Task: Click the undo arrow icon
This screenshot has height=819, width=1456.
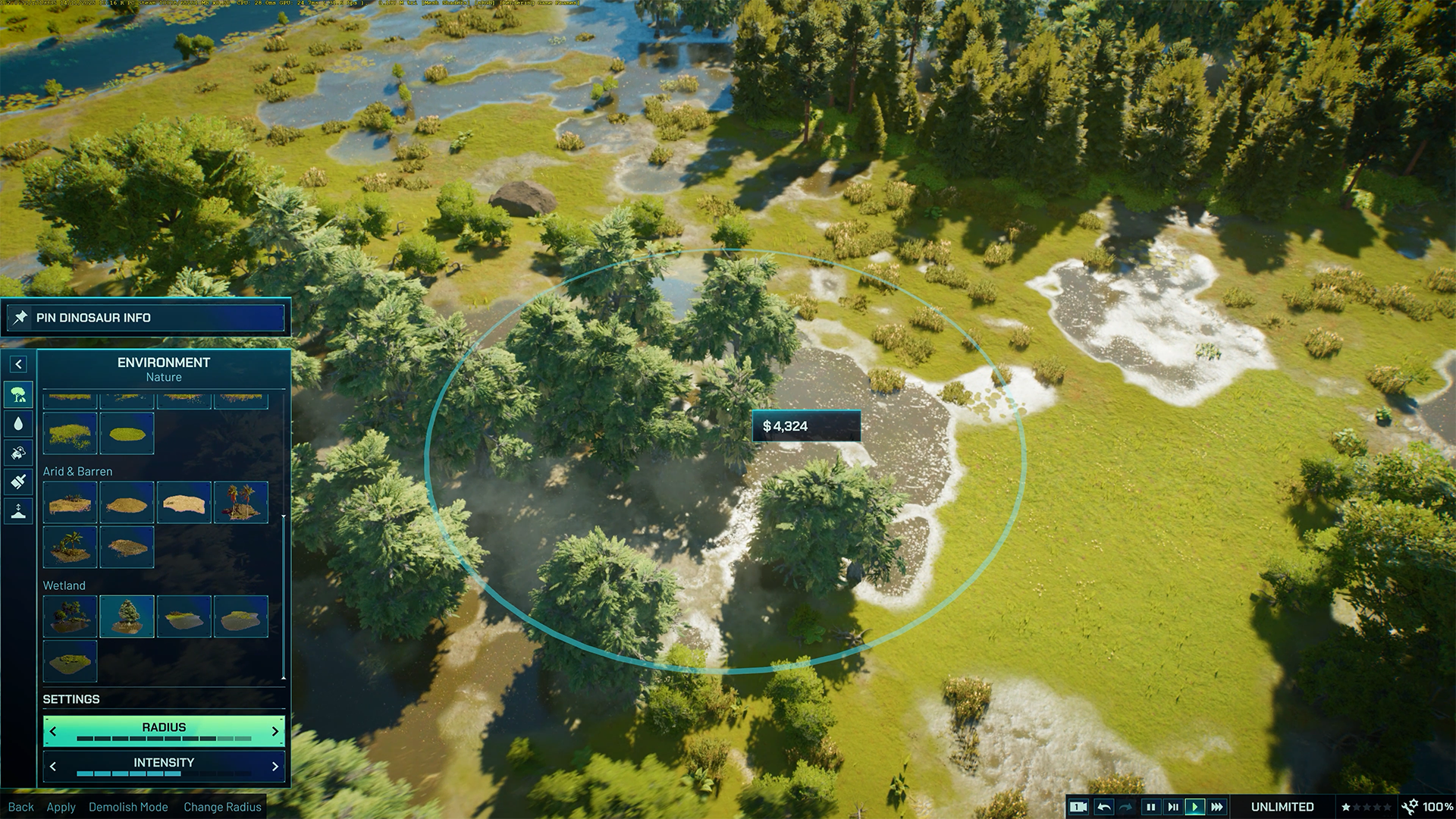Action: (1104, 807)
